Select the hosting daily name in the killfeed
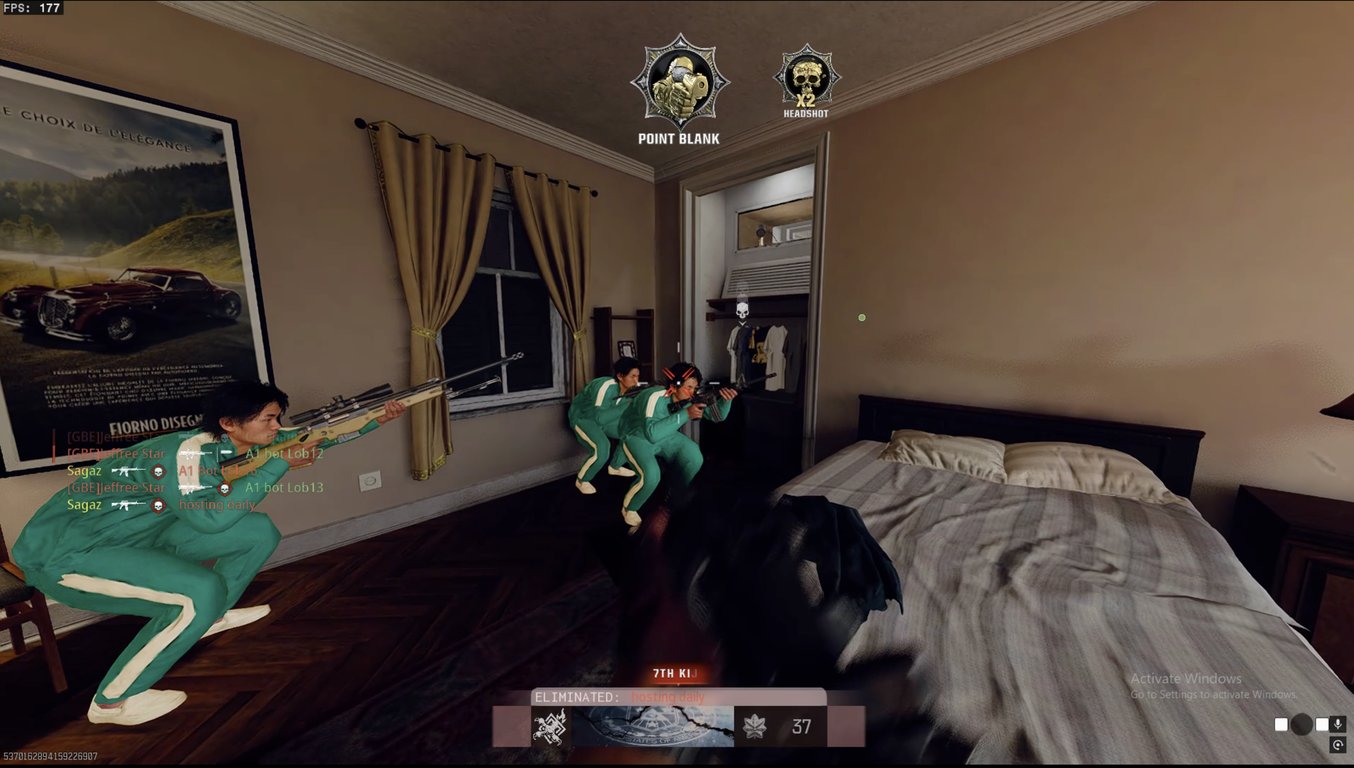 [x=218, y=505]
